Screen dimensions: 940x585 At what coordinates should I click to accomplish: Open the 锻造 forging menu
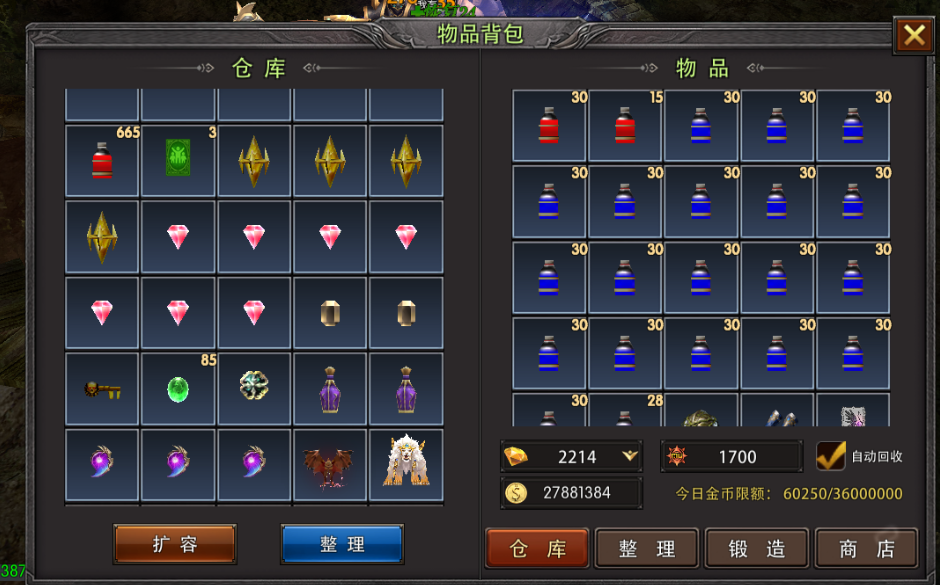757,549
